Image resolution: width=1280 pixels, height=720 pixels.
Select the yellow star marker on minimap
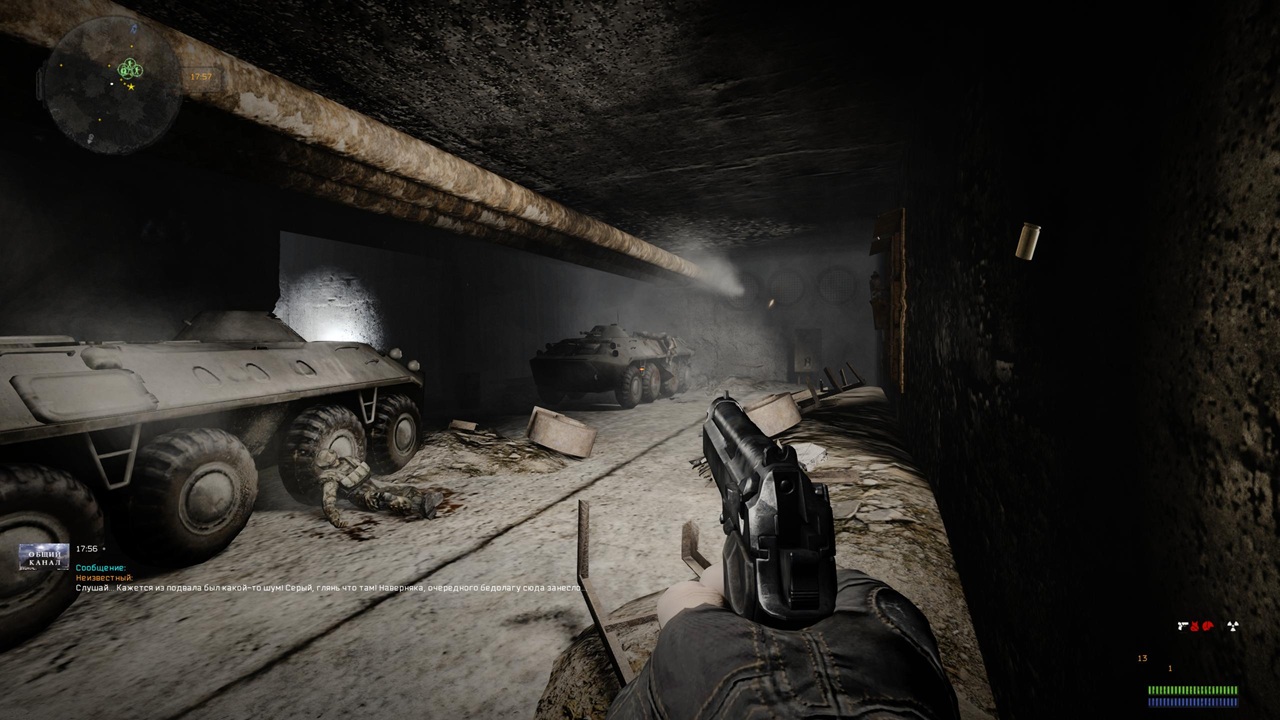point(131,88)
